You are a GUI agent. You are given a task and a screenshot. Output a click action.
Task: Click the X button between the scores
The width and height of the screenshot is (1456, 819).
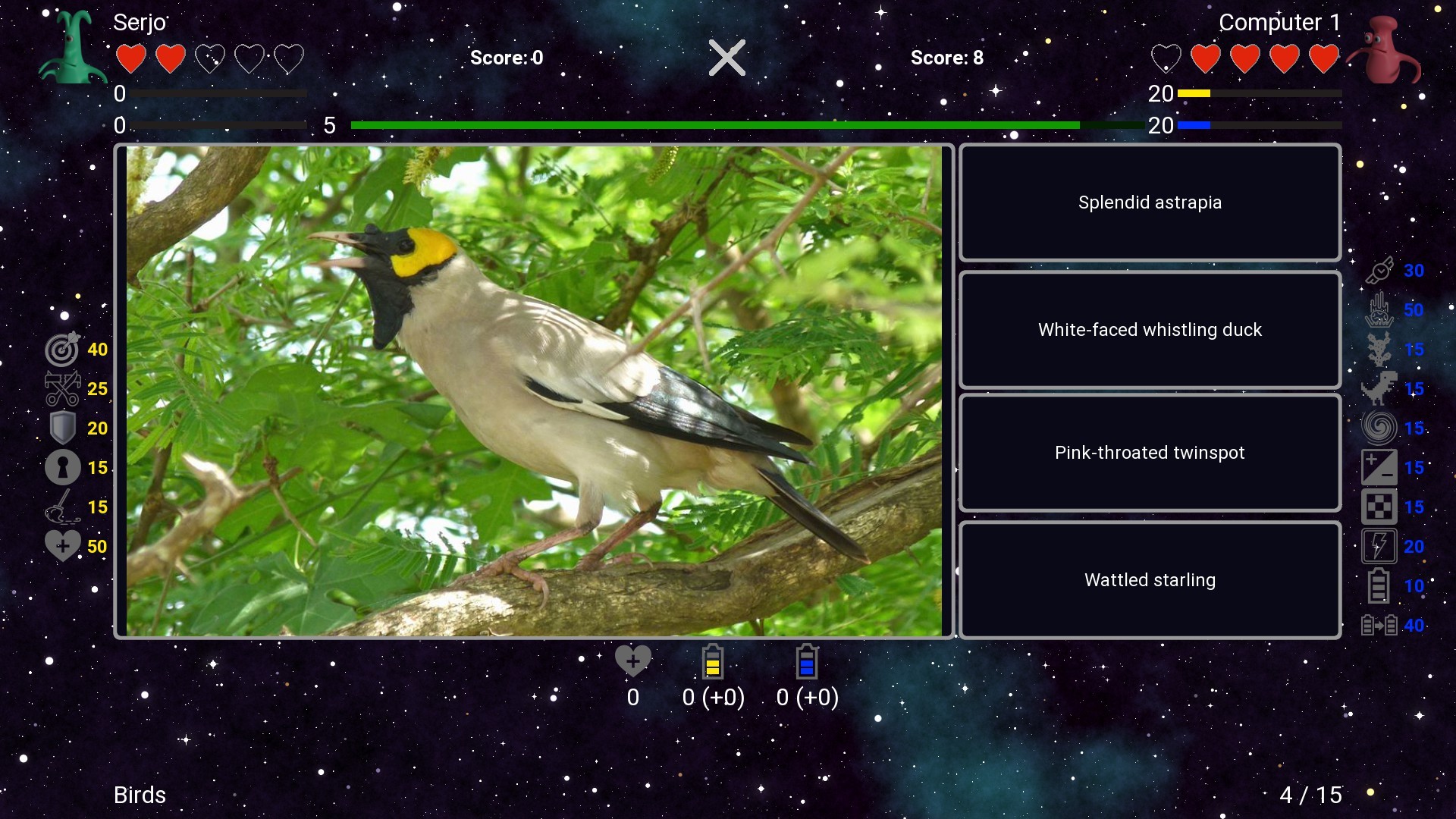pos(726,57)
